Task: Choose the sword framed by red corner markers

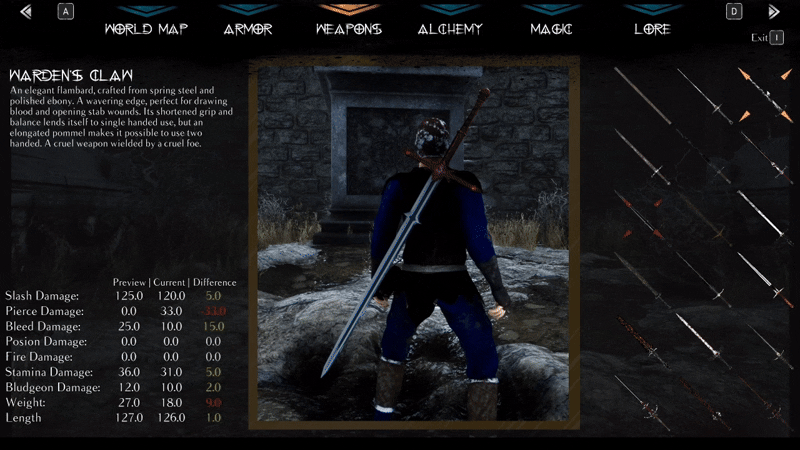Action: [639, 213]
